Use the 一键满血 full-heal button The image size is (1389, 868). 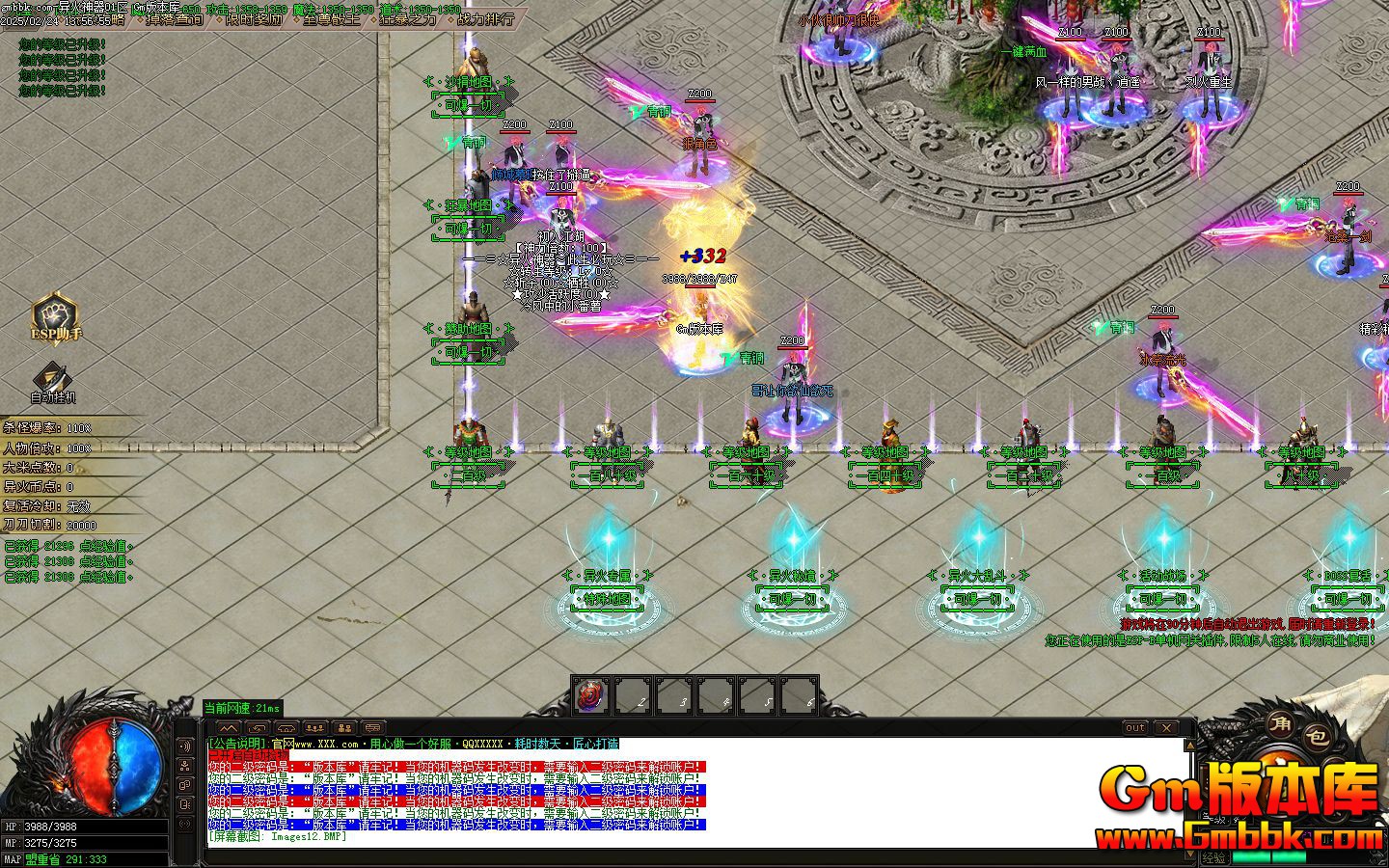[x=1025, y=53]
